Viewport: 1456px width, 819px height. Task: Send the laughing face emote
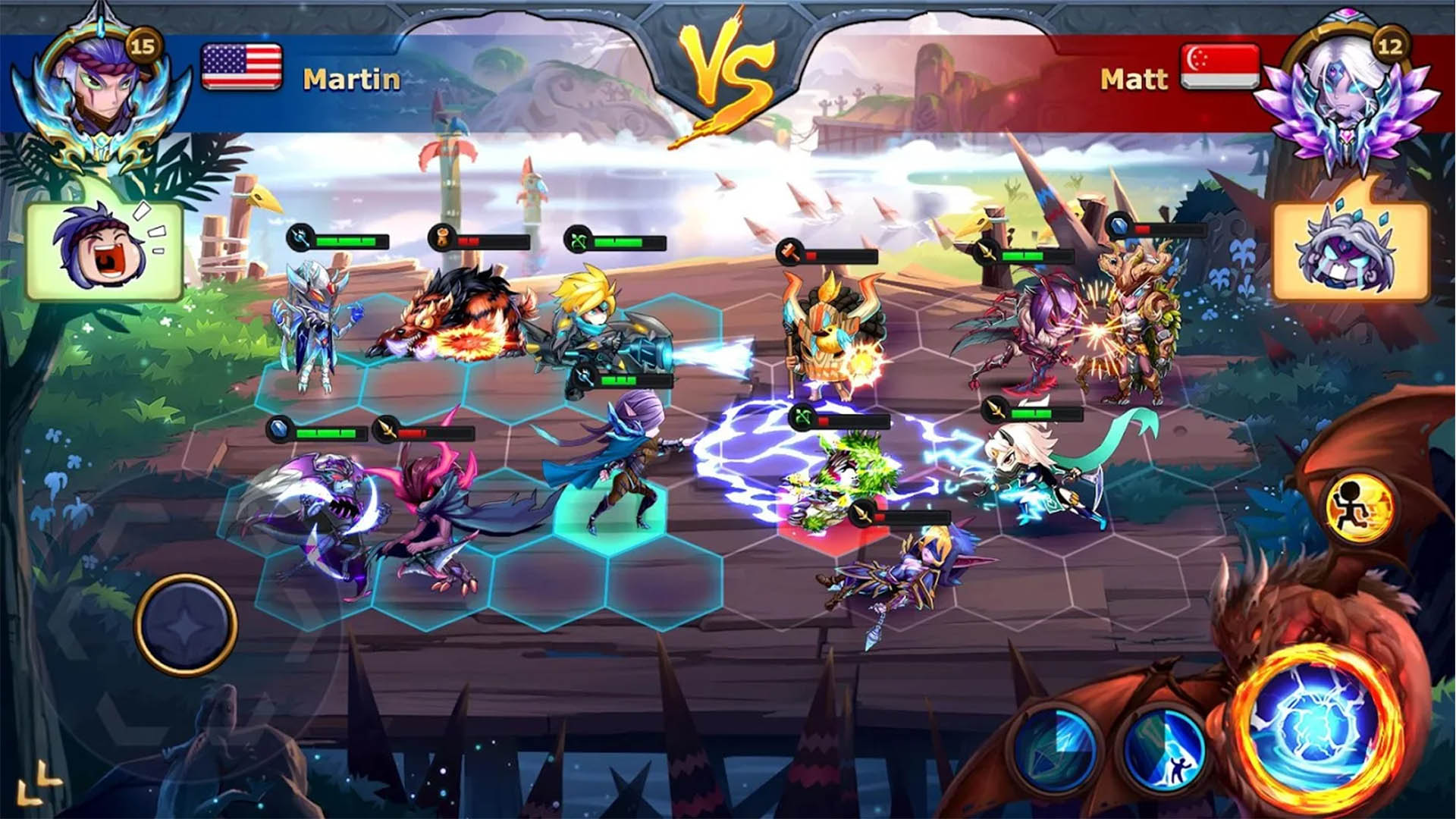105,250
